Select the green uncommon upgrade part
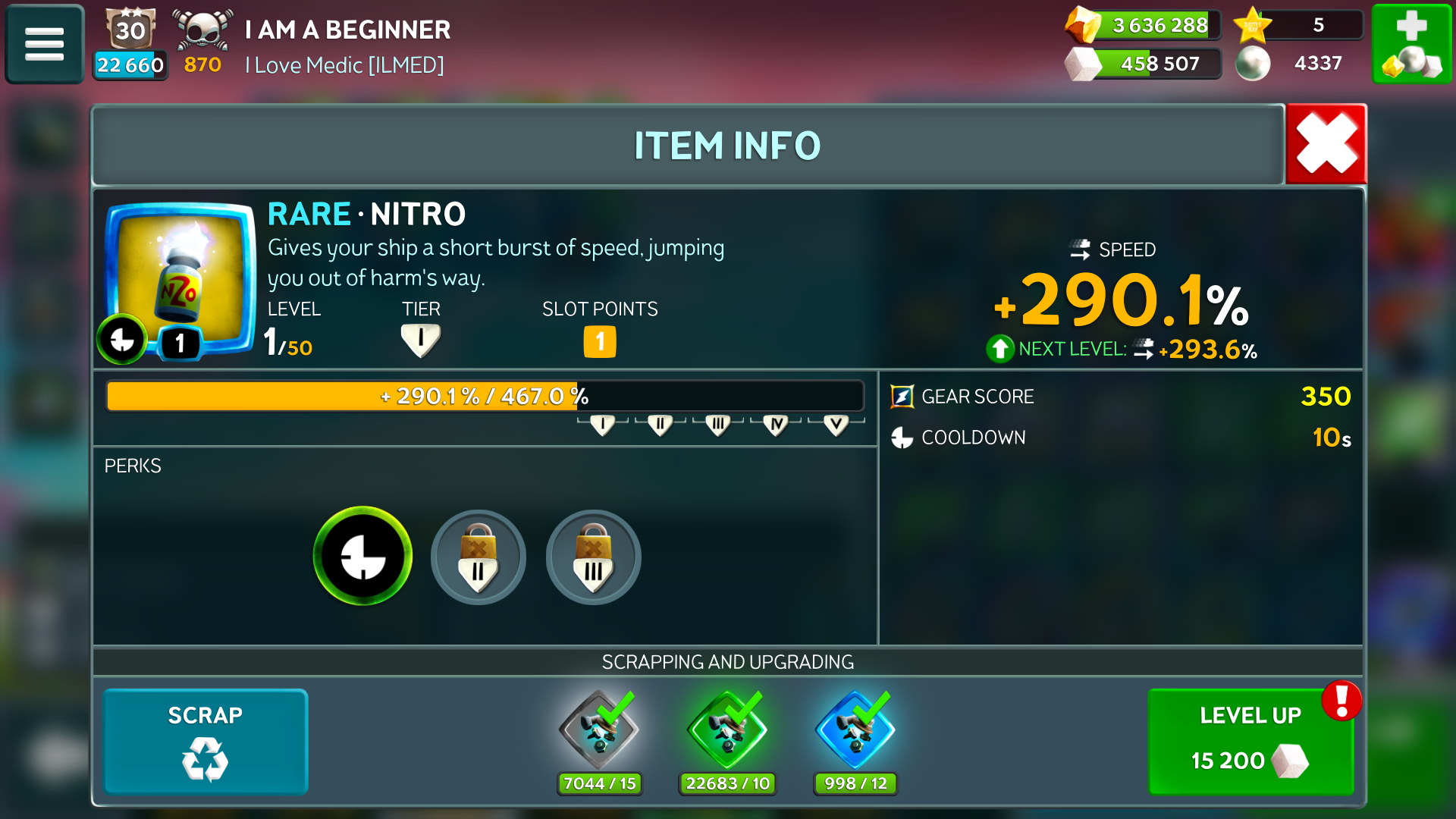The height and width of the screenshot is (819, 1456). (727, 731)
